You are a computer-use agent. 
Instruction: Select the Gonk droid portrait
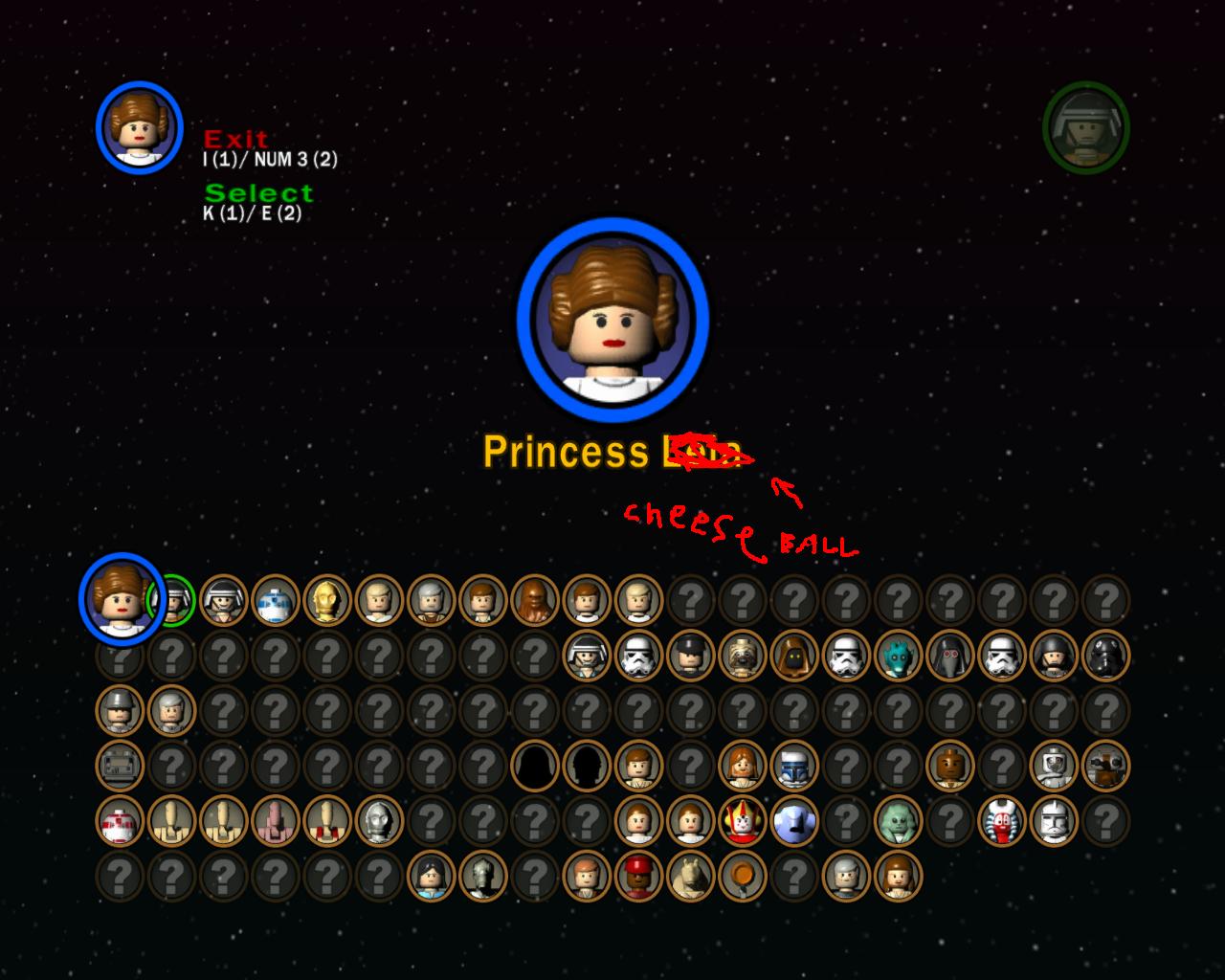120,766
